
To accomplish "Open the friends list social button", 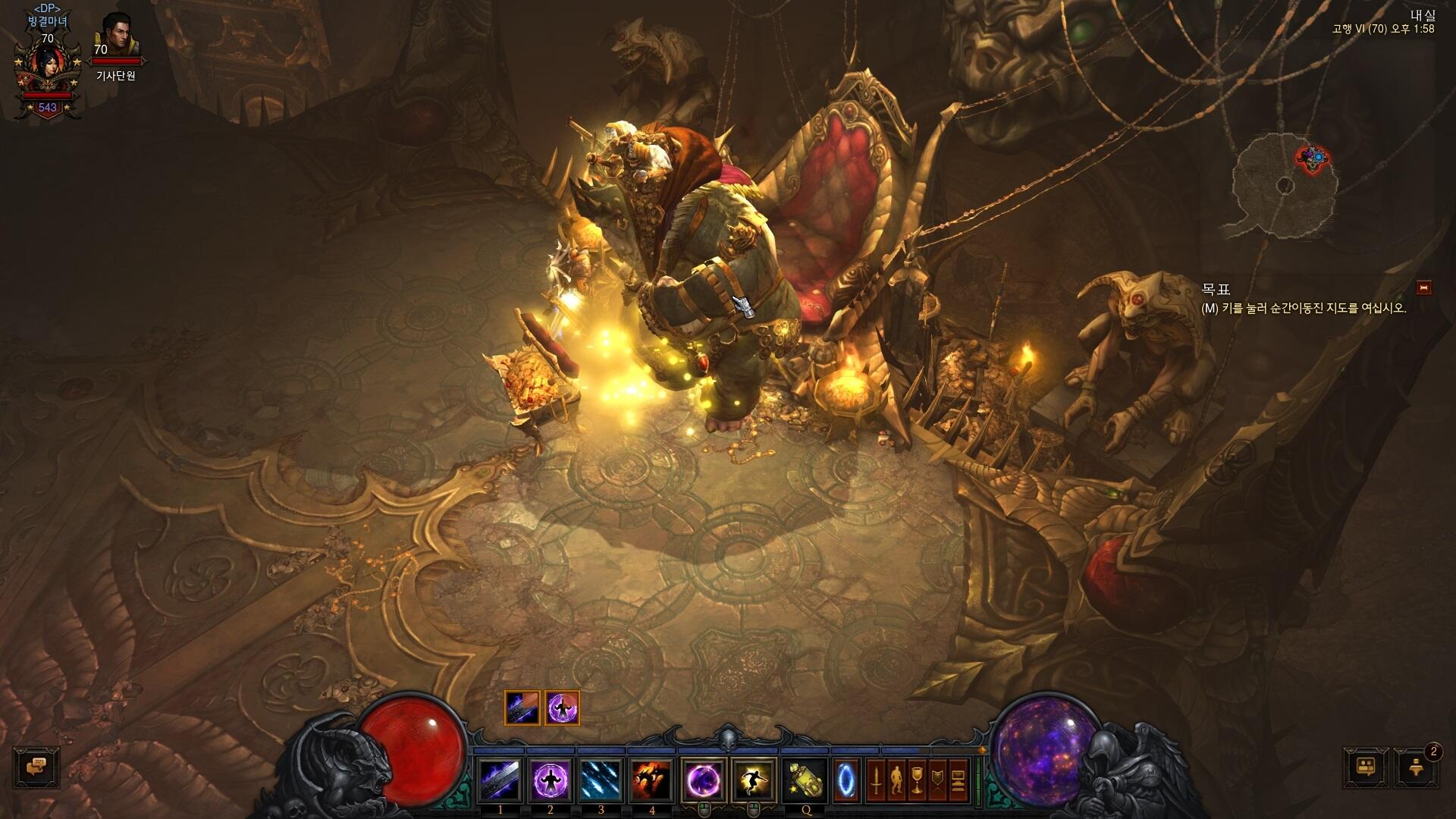I will (1367, 767).
